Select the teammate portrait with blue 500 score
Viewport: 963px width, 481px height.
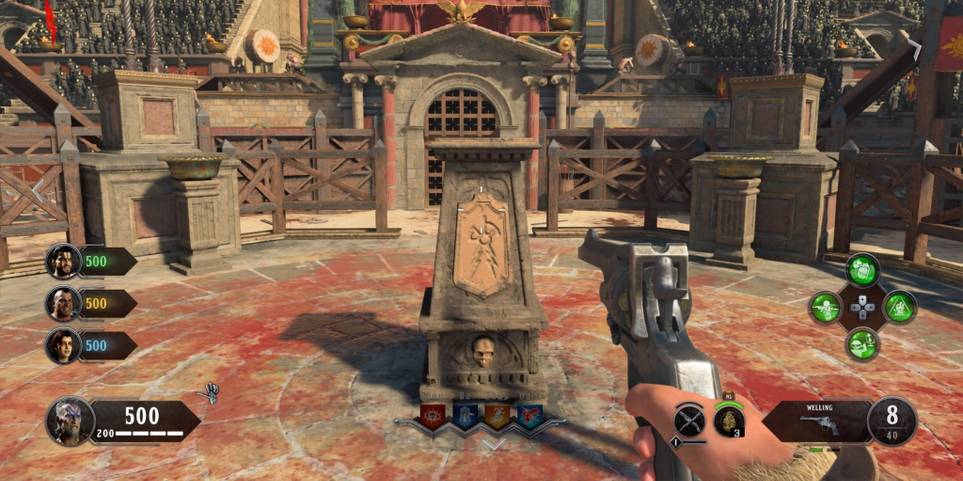(x=64, y=345)
